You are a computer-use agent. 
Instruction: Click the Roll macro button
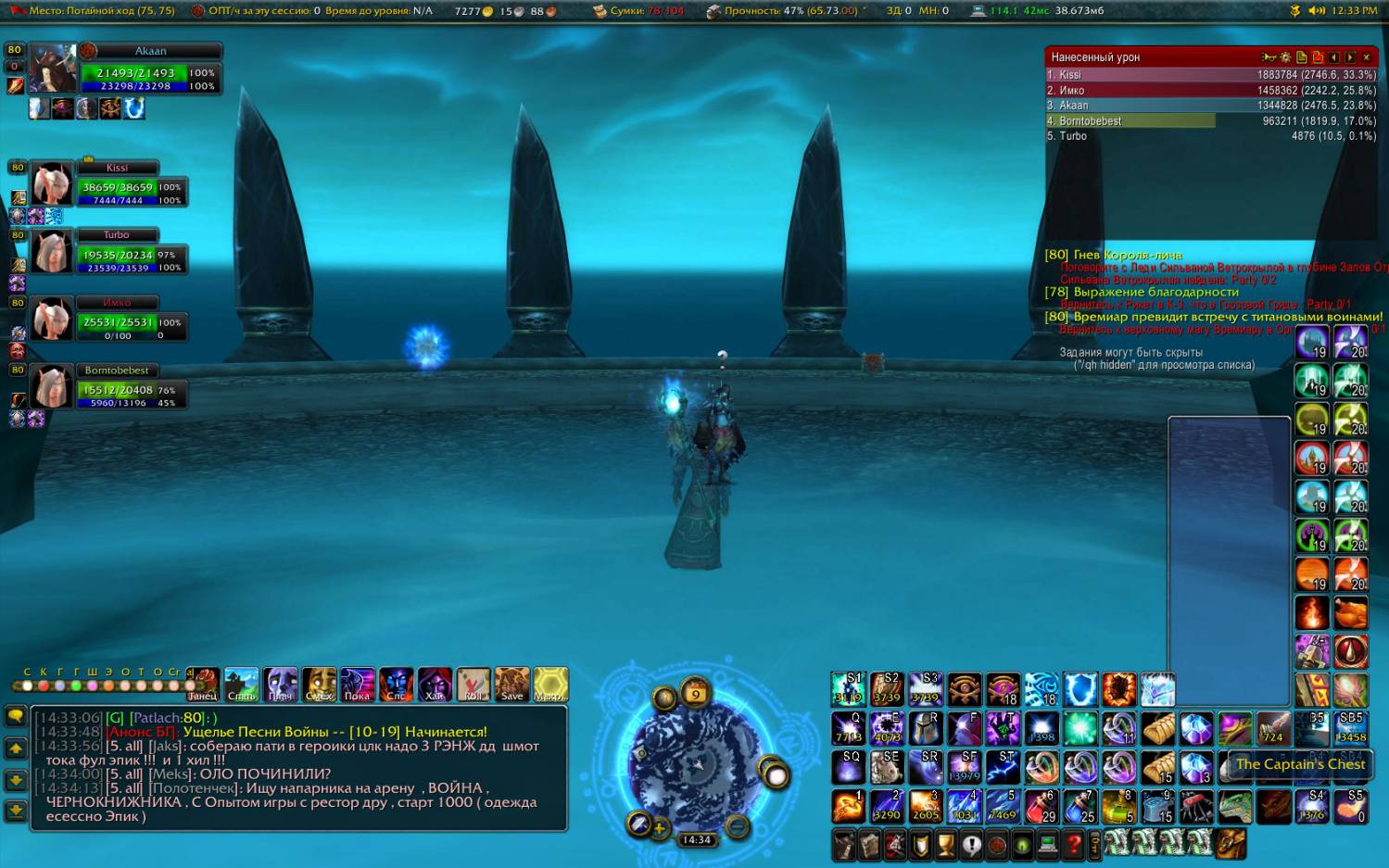473,685
